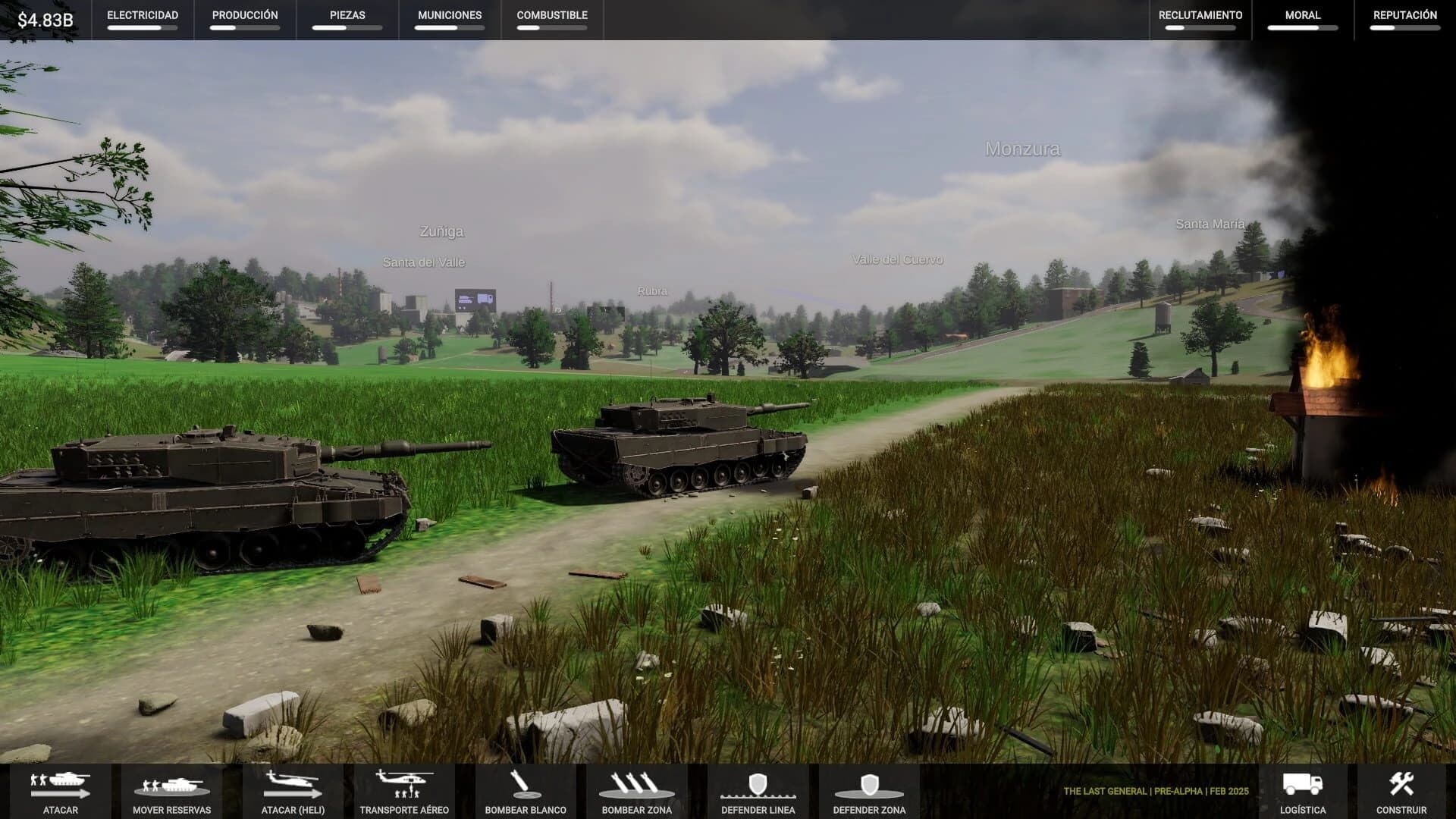1456x819 pixels.
Task: Inspect the Combustible fuel gauge
Action: pos(551,20)
